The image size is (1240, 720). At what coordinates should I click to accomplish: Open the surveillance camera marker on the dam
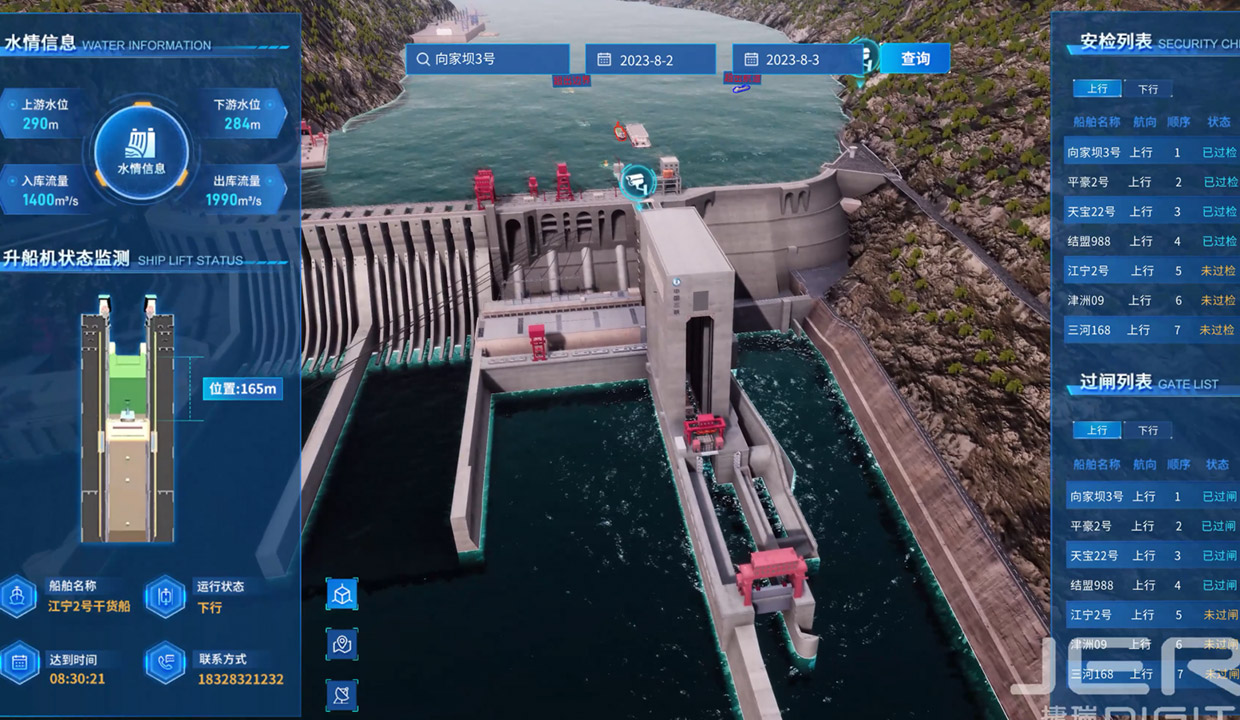click(637, 181)
